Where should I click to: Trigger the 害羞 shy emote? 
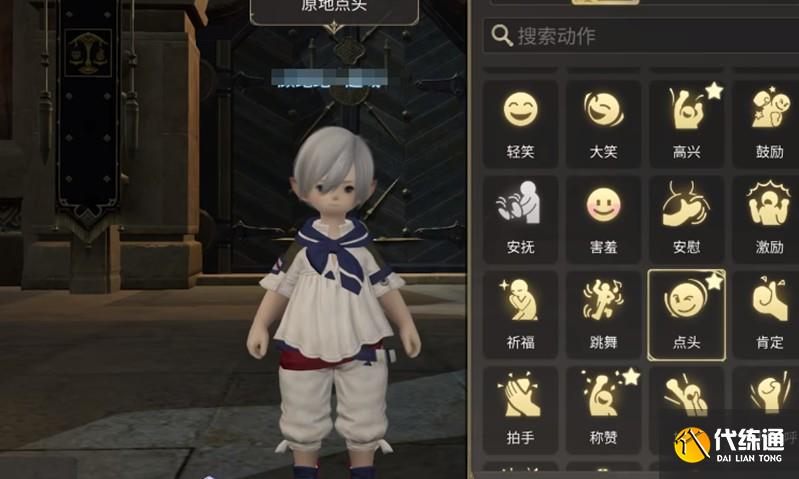(603, 216)
